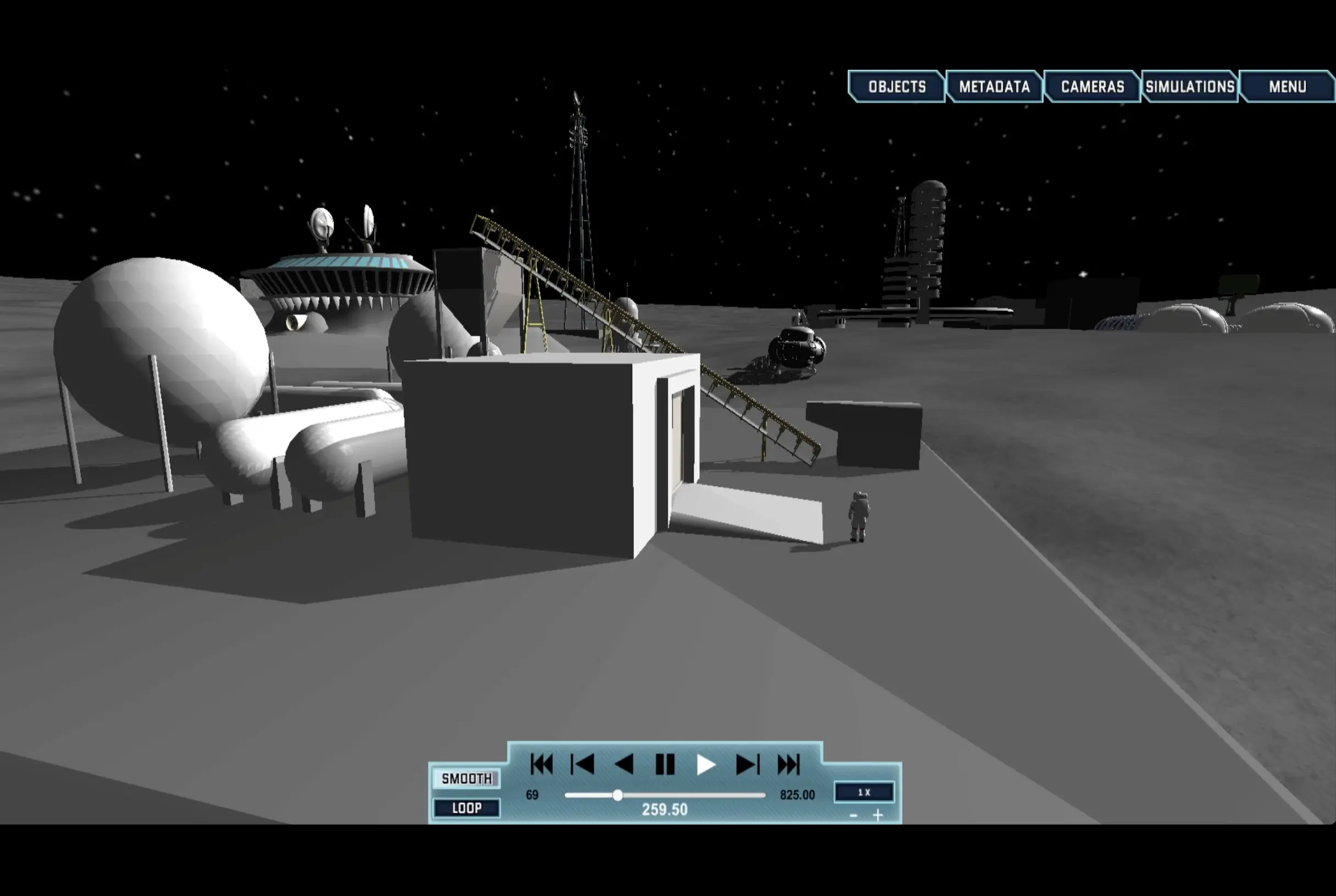Jump to the very first frame
This screenshot has width=1336, height=896.
tap(541, 765)
